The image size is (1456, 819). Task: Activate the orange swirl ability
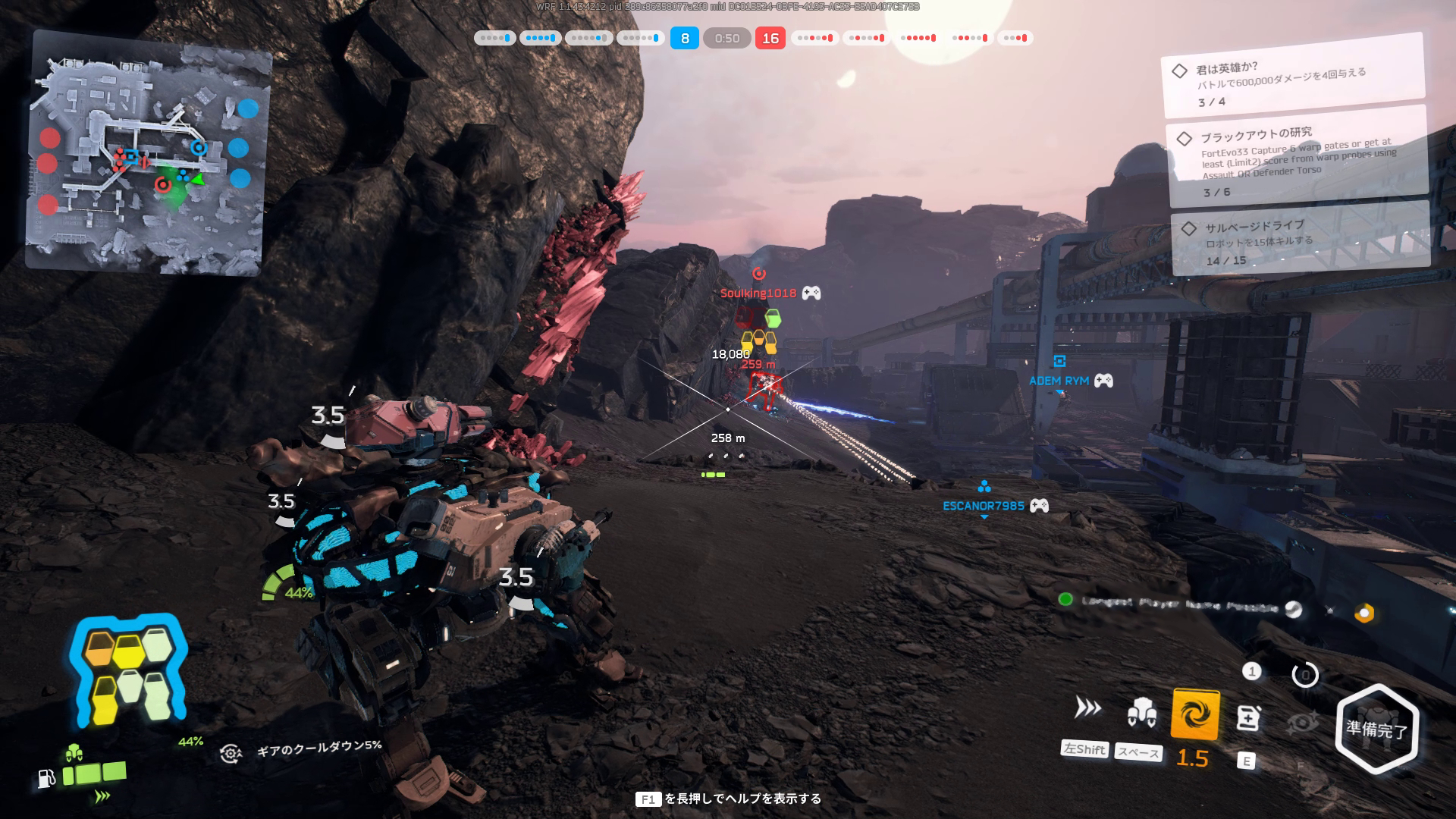[x=1195, y=714]
